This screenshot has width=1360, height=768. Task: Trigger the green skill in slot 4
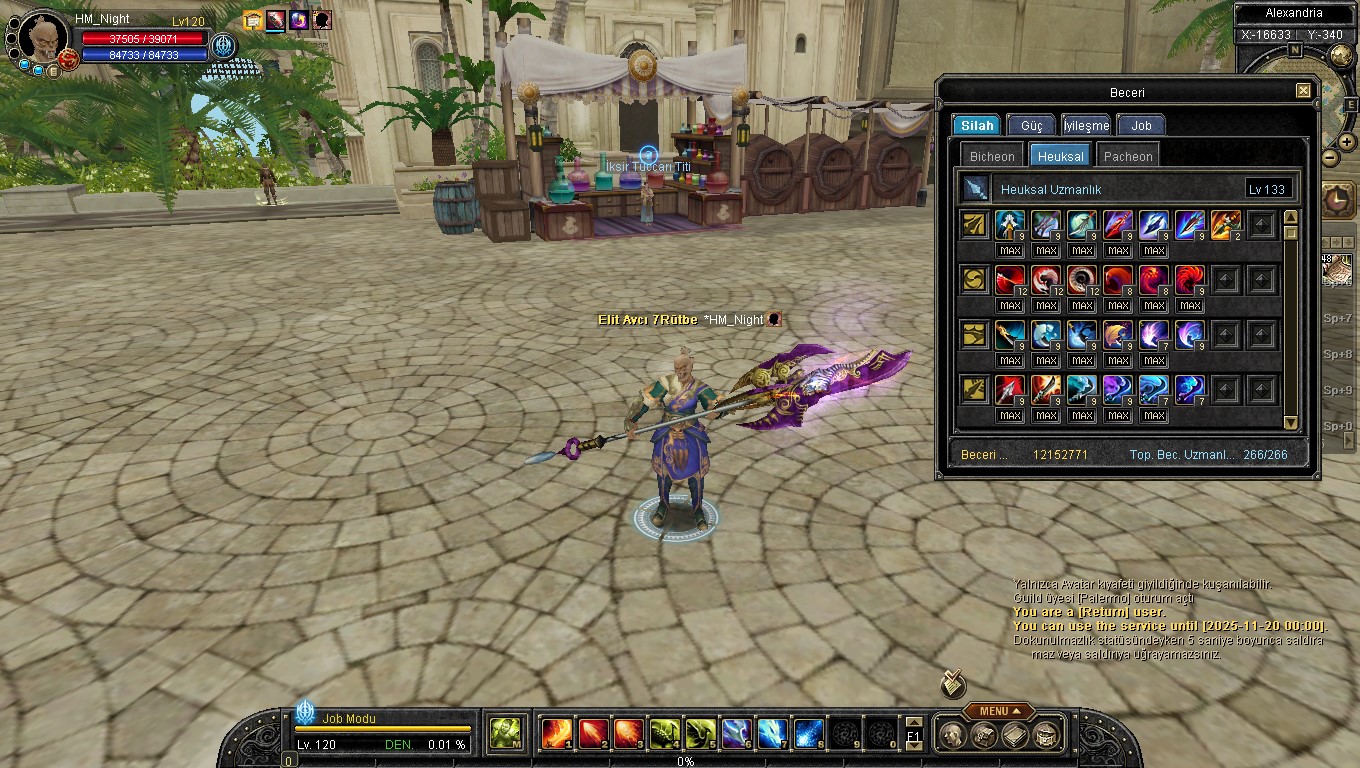tap(665, 734)
